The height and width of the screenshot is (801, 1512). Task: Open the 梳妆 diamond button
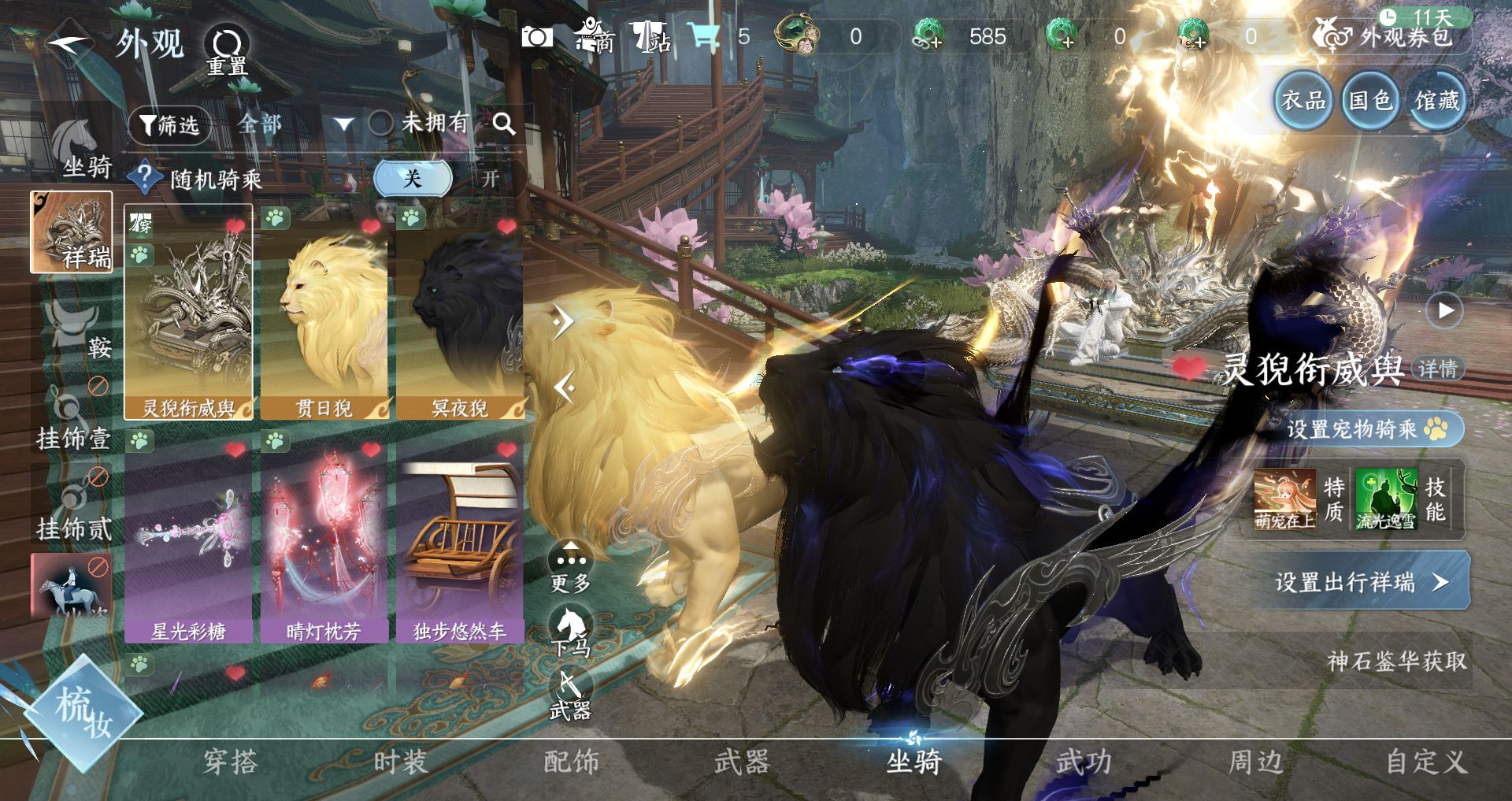click(83, 714)
